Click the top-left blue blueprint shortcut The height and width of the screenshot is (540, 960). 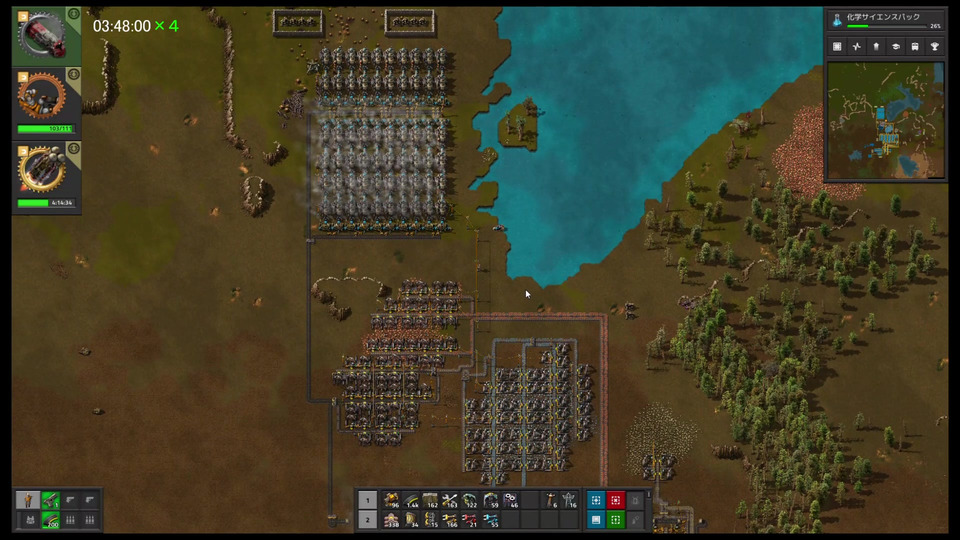click(596, 500)
